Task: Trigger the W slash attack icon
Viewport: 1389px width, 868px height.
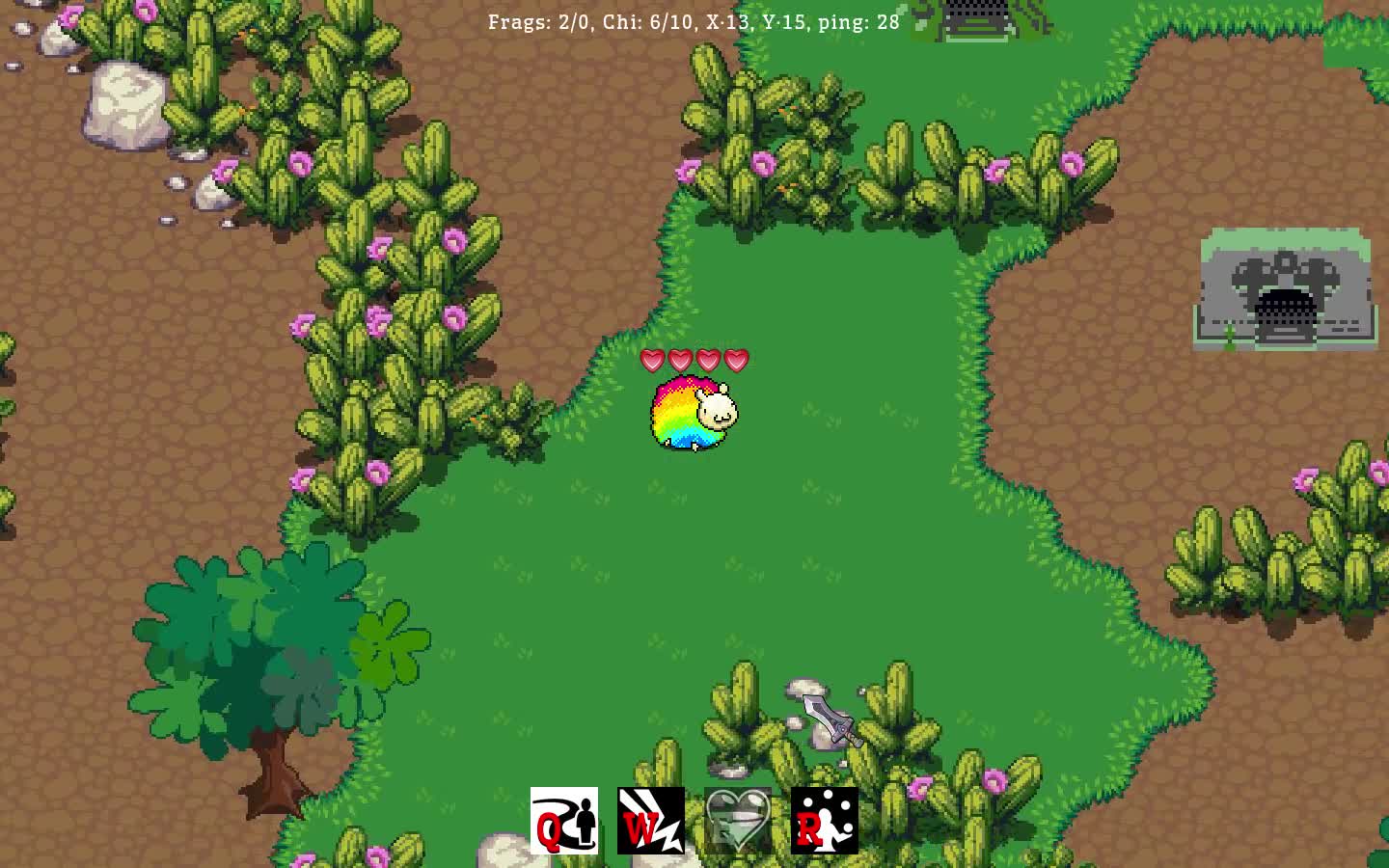Action: click(650, 820)
